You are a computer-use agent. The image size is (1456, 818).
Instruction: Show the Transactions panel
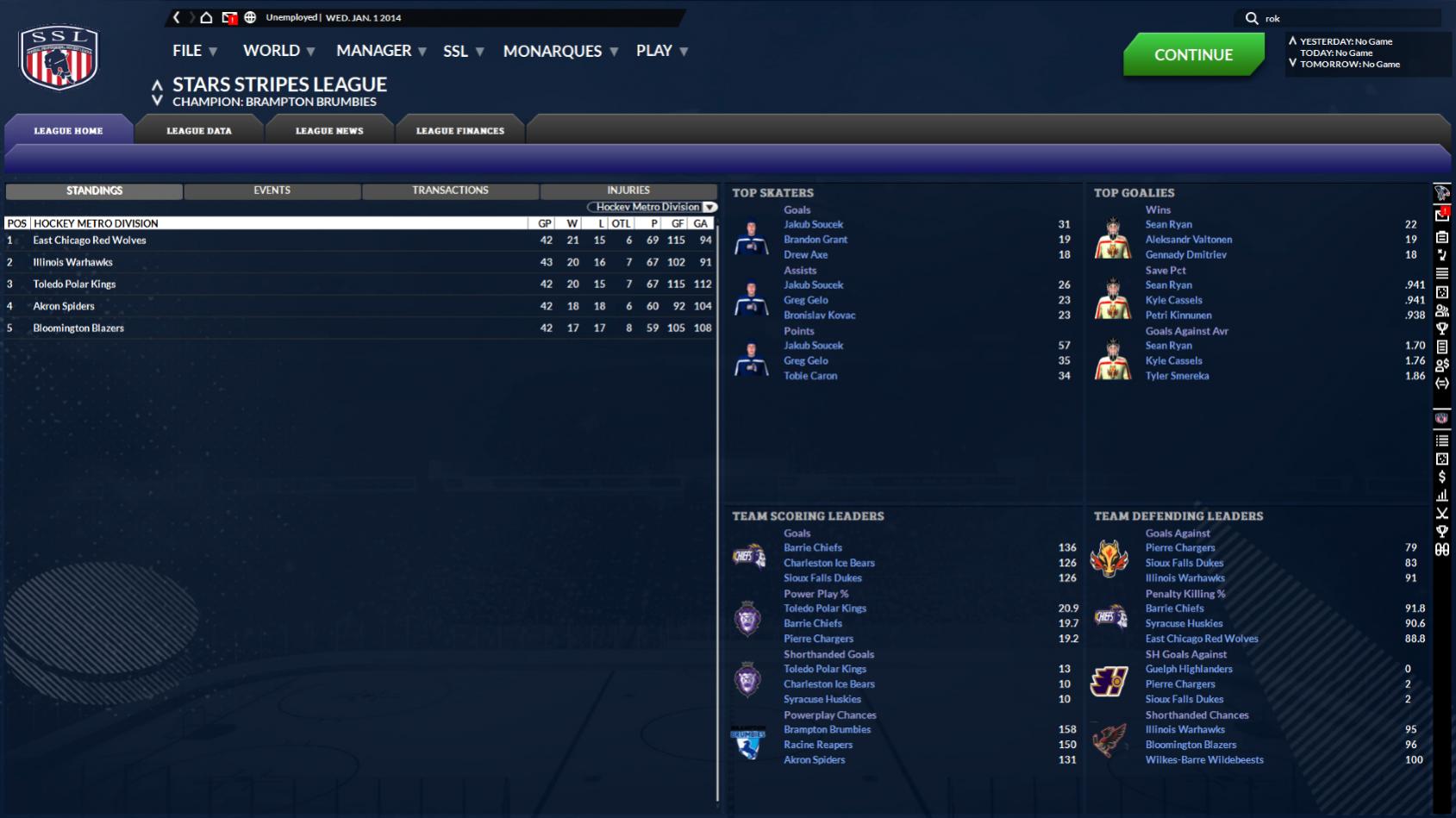coord(450,190)
